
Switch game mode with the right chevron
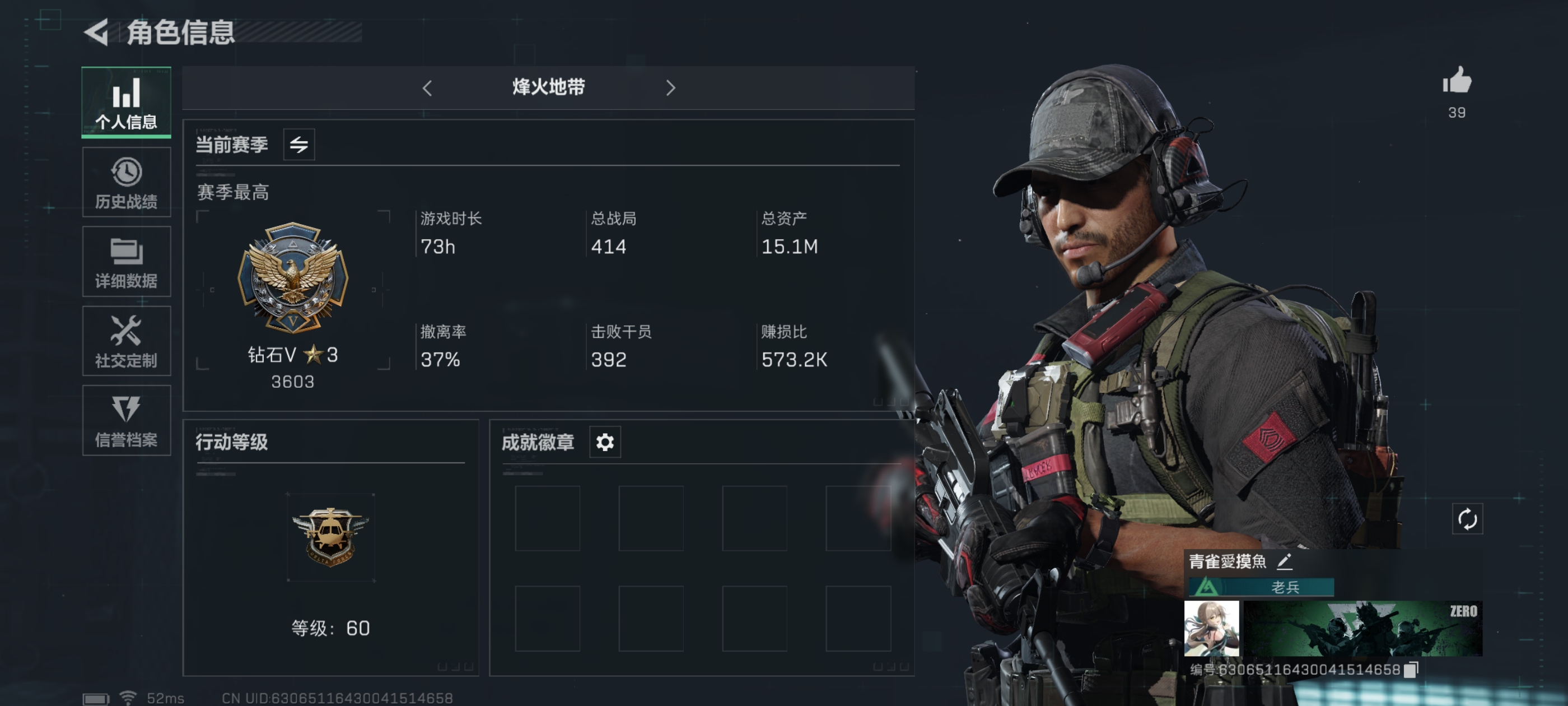671,88
